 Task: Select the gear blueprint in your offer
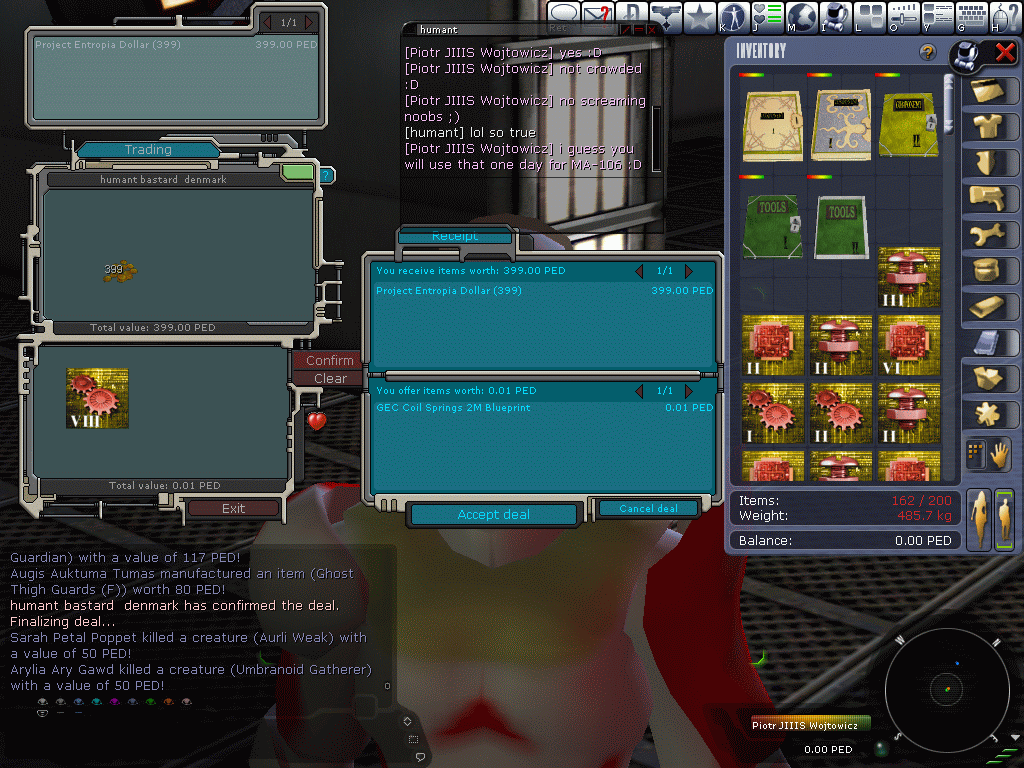pyautogui.click(x=97, y=397)
